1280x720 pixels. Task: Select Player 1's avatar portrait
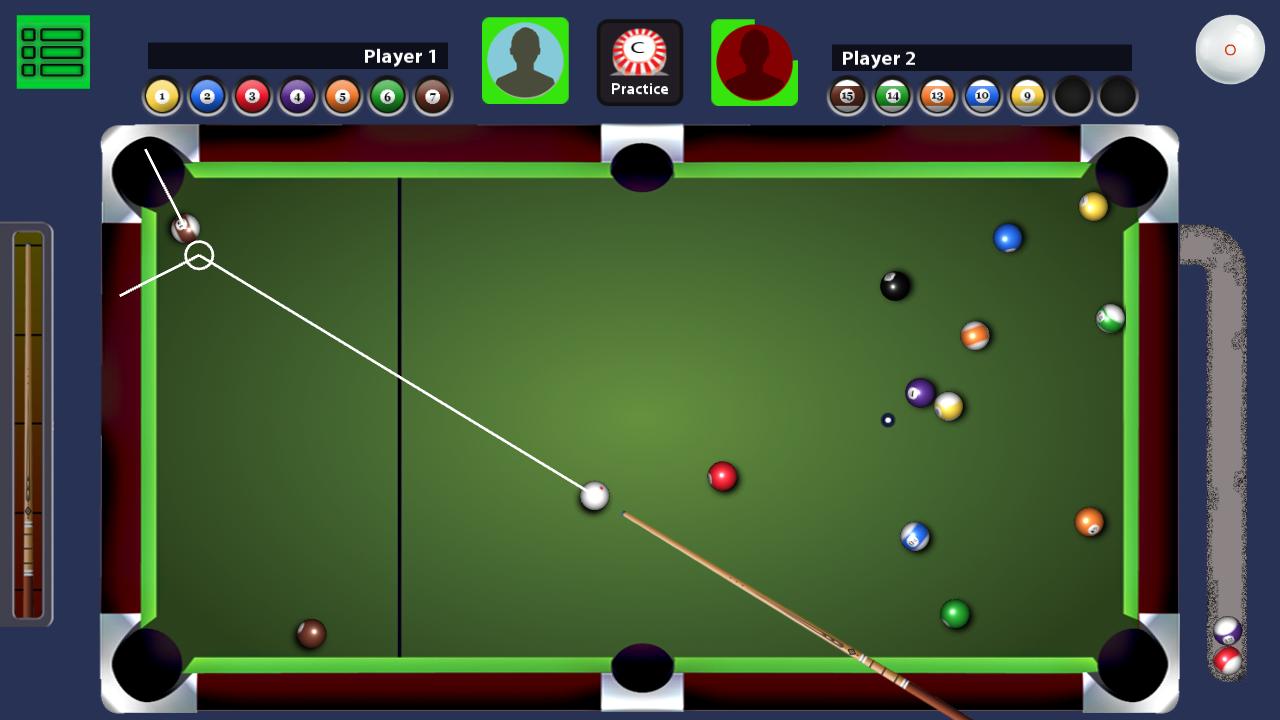click(x=525, y=60)
